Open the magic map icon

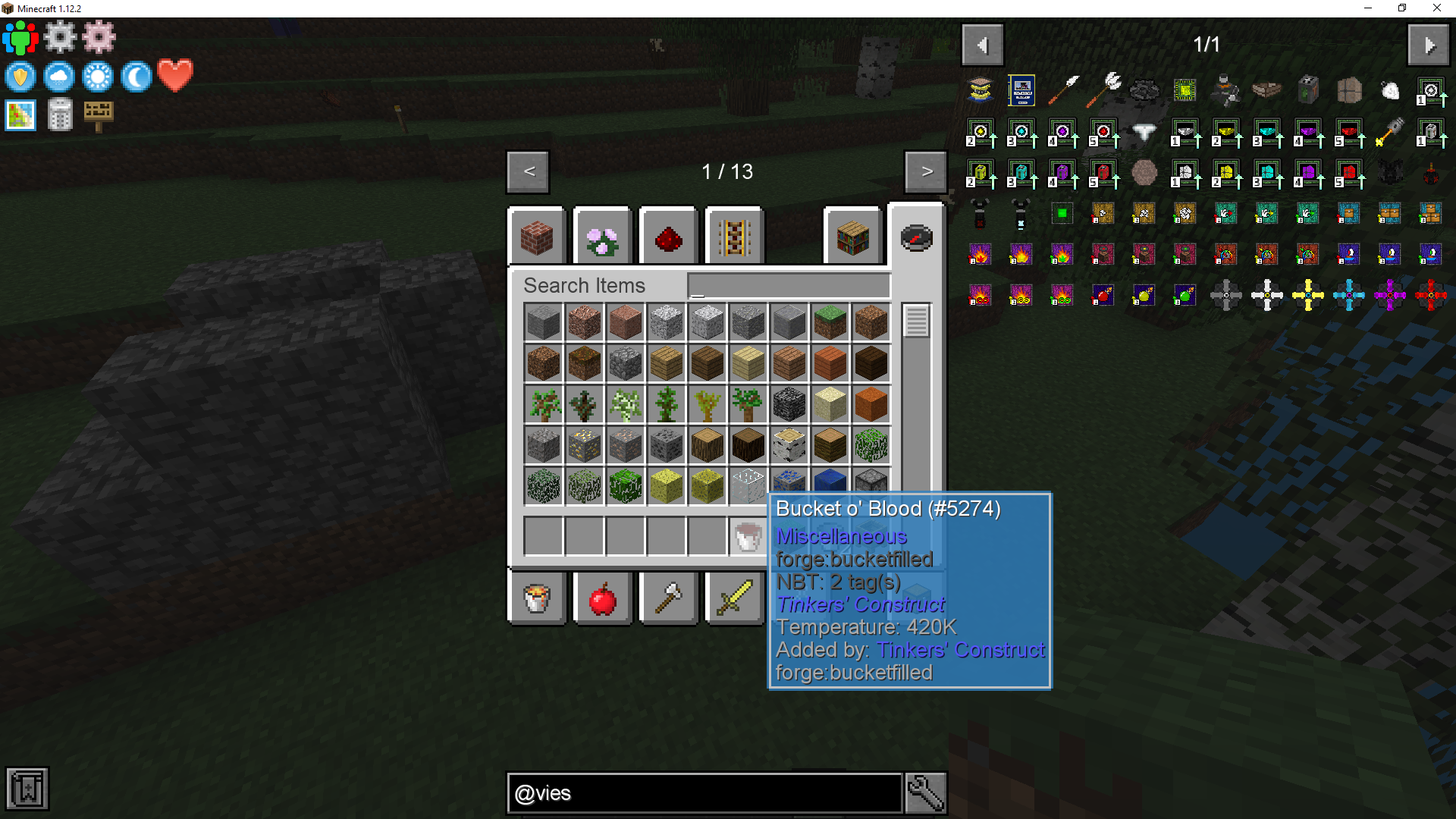pyautogui.click(x=20, y=115)
